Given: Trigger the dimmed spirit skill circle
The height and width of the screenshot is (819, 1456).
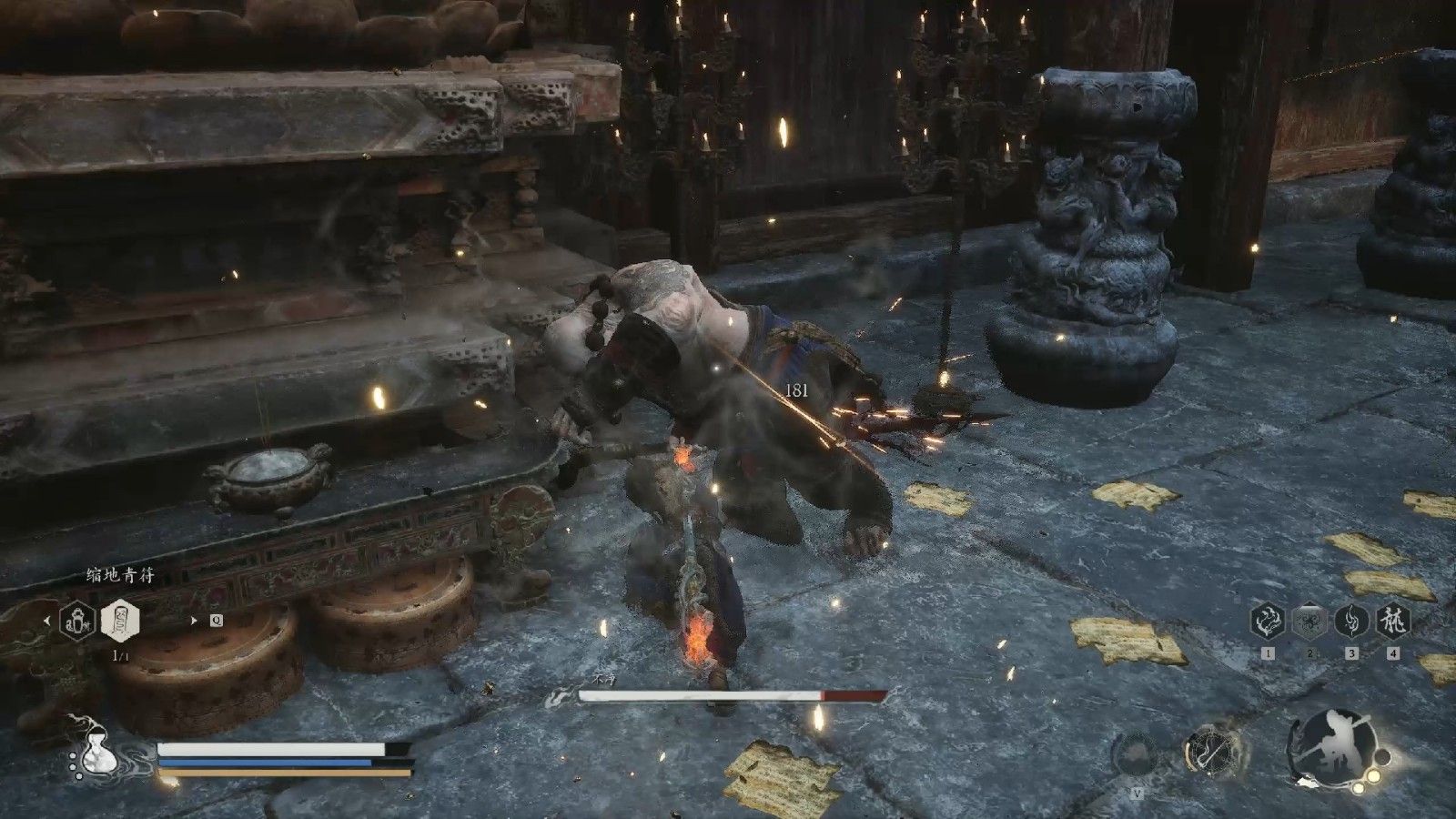Looking at the screenshot, I should click(1135, 754).
